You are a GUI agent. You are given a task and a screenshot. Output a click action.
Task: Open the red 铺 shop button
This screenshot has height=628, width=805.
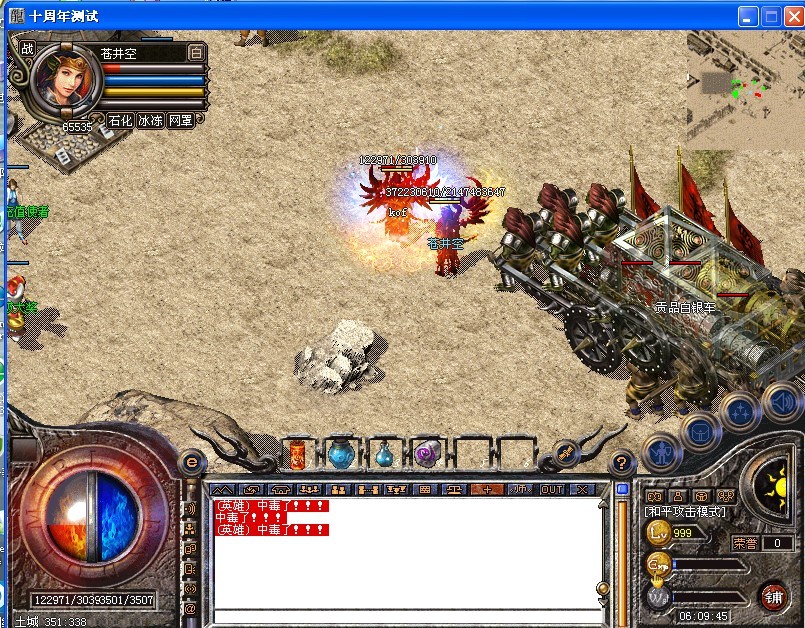[773, 596]
